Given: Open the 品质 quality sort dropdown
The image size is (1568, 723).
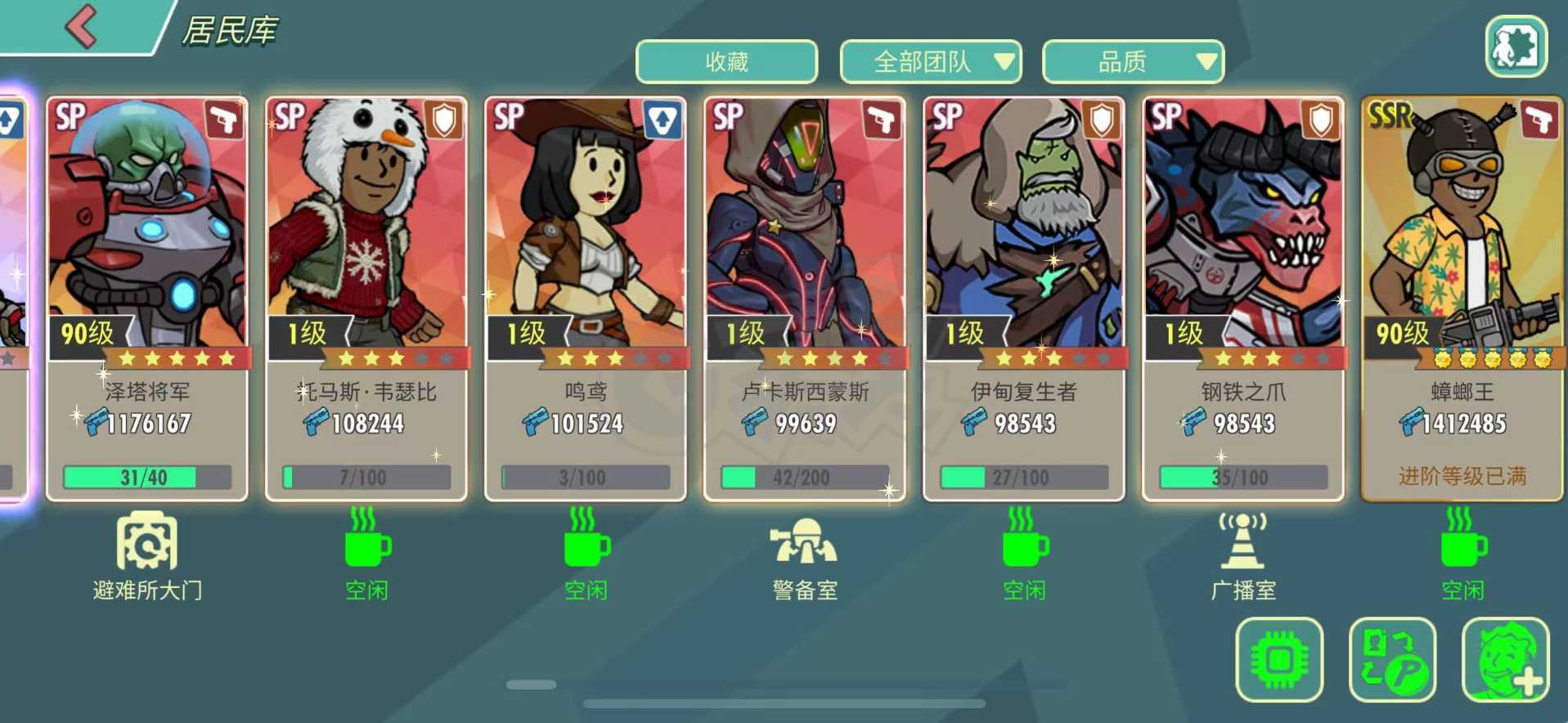Looking at the screenshot, I should tap(1133, 61).
